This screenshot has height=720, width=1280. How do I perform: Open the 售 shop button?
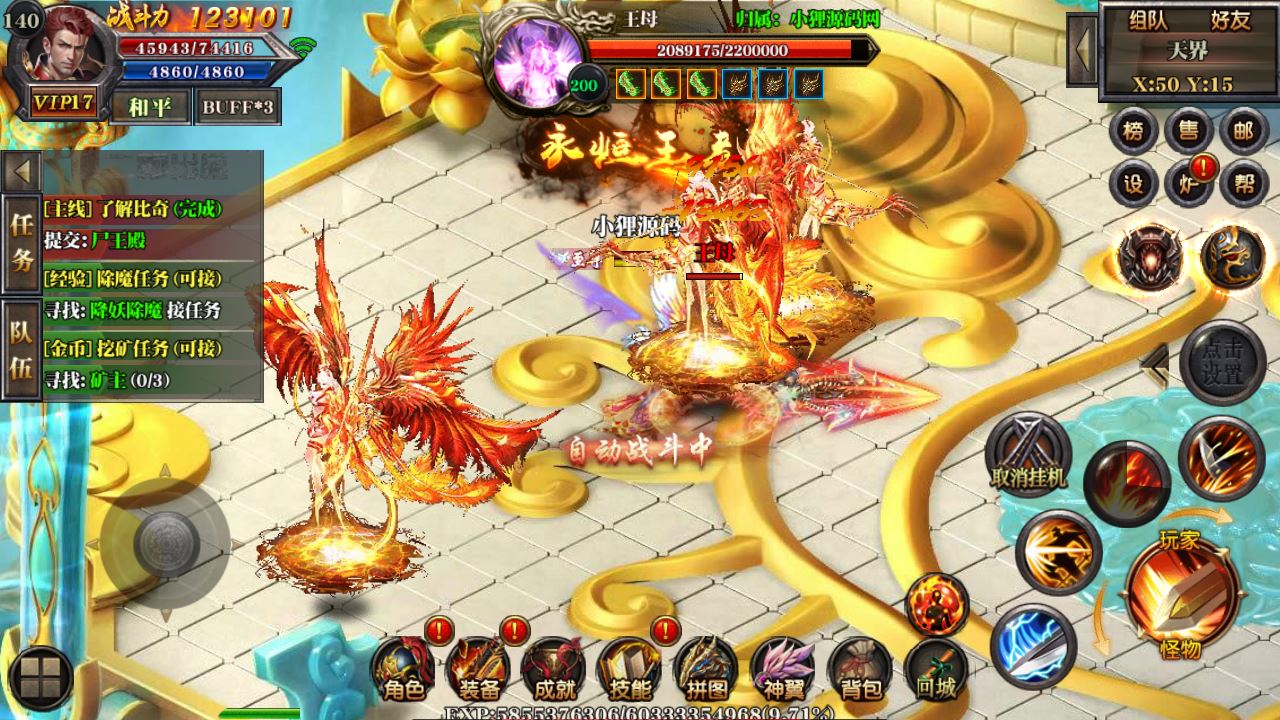[1189, 131]
